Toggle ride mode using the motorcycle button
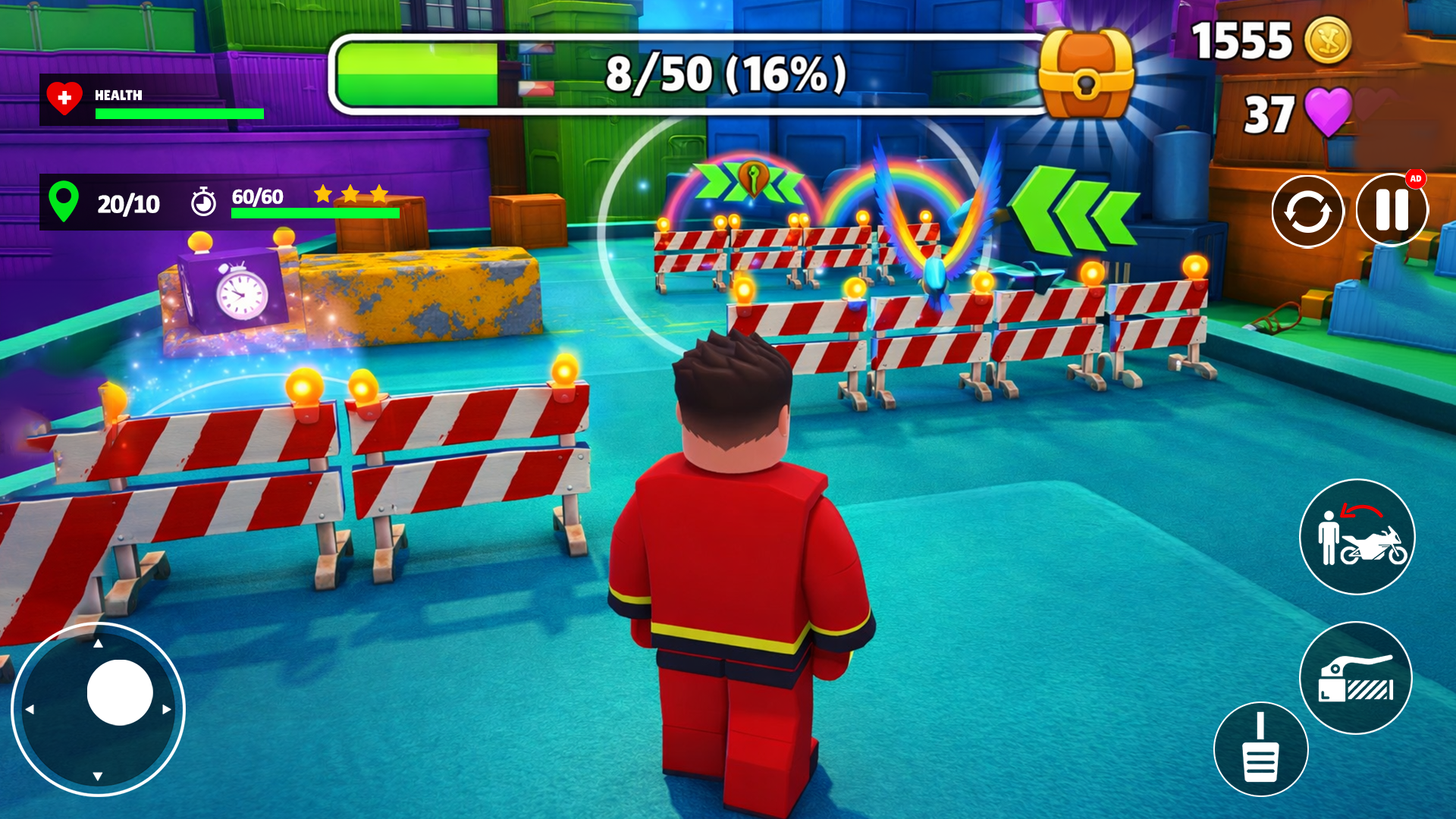The height and width of the screenshot is (819, 1456). click(x=1357, y=537)
